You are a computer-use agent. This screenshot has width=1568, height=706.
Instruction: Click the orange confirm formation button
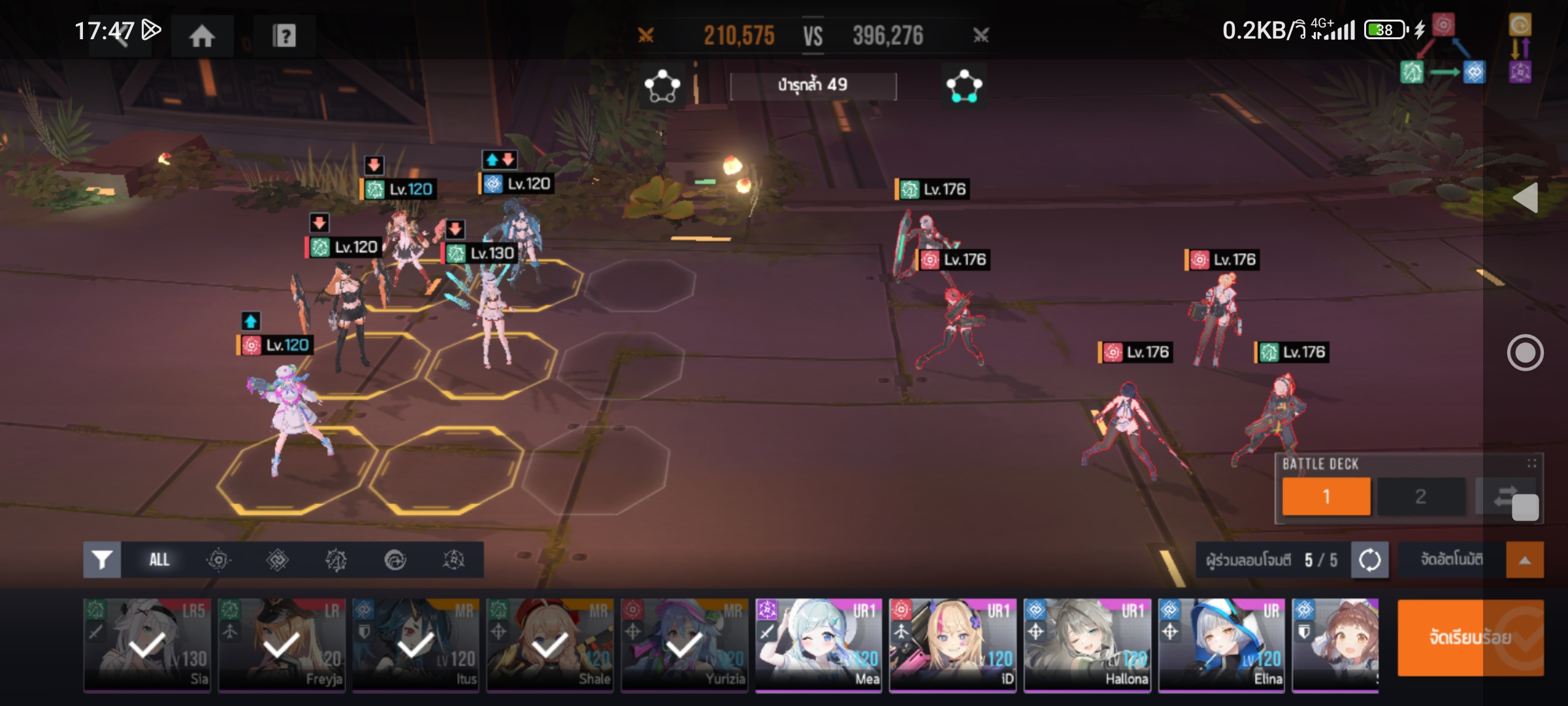(1470, 637)
